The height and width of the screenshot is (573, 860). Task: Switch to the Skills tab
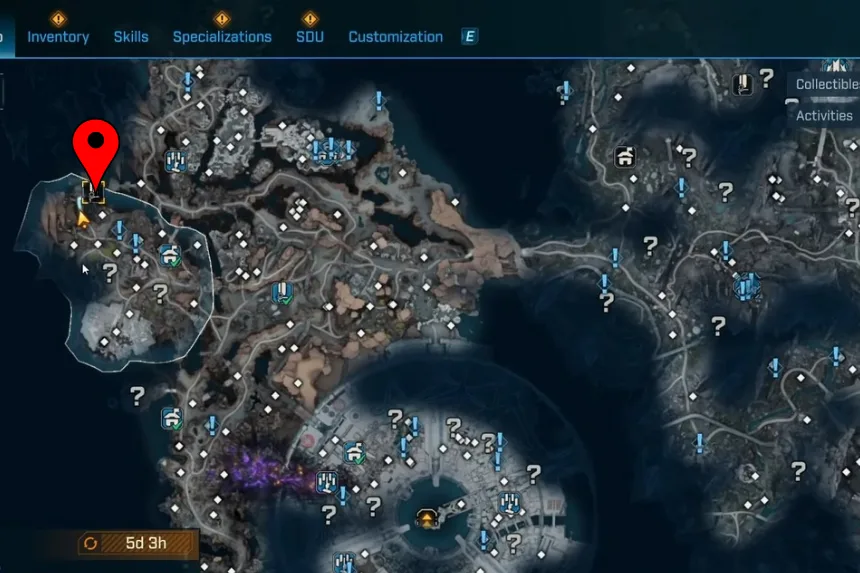[x=131, y=37]
